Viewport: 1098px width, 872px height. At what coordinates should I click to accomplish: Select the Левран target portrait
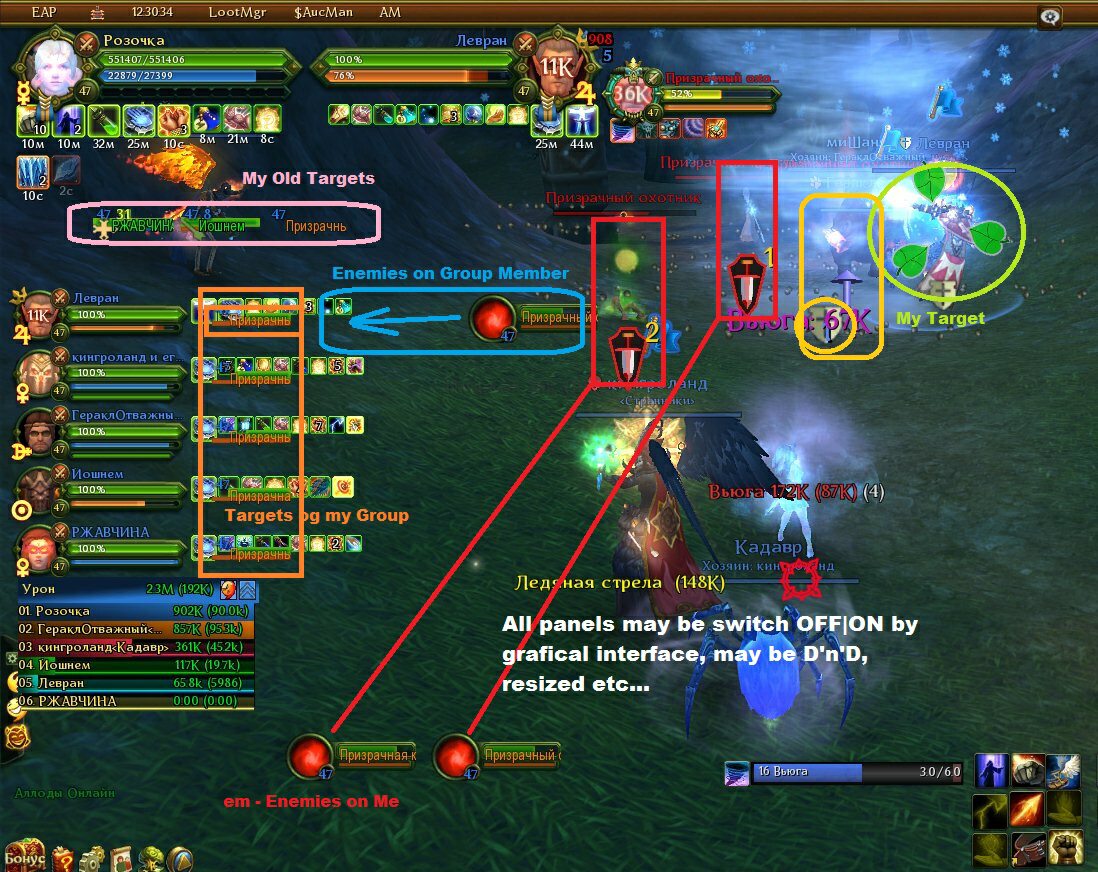(555, 68)
